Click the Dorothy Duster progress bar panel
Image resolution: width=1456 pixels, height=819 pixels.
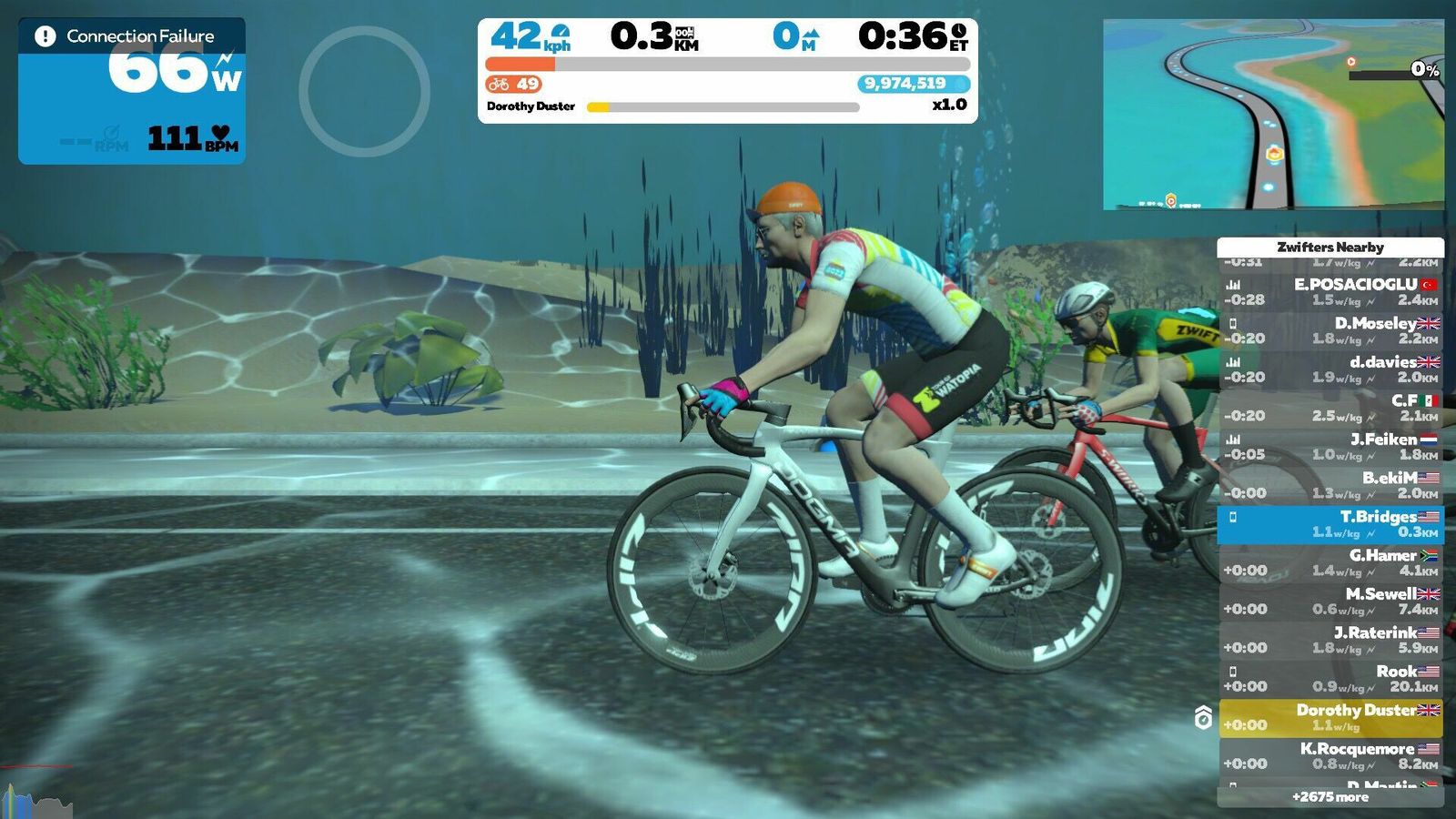(x=723, y=106)
